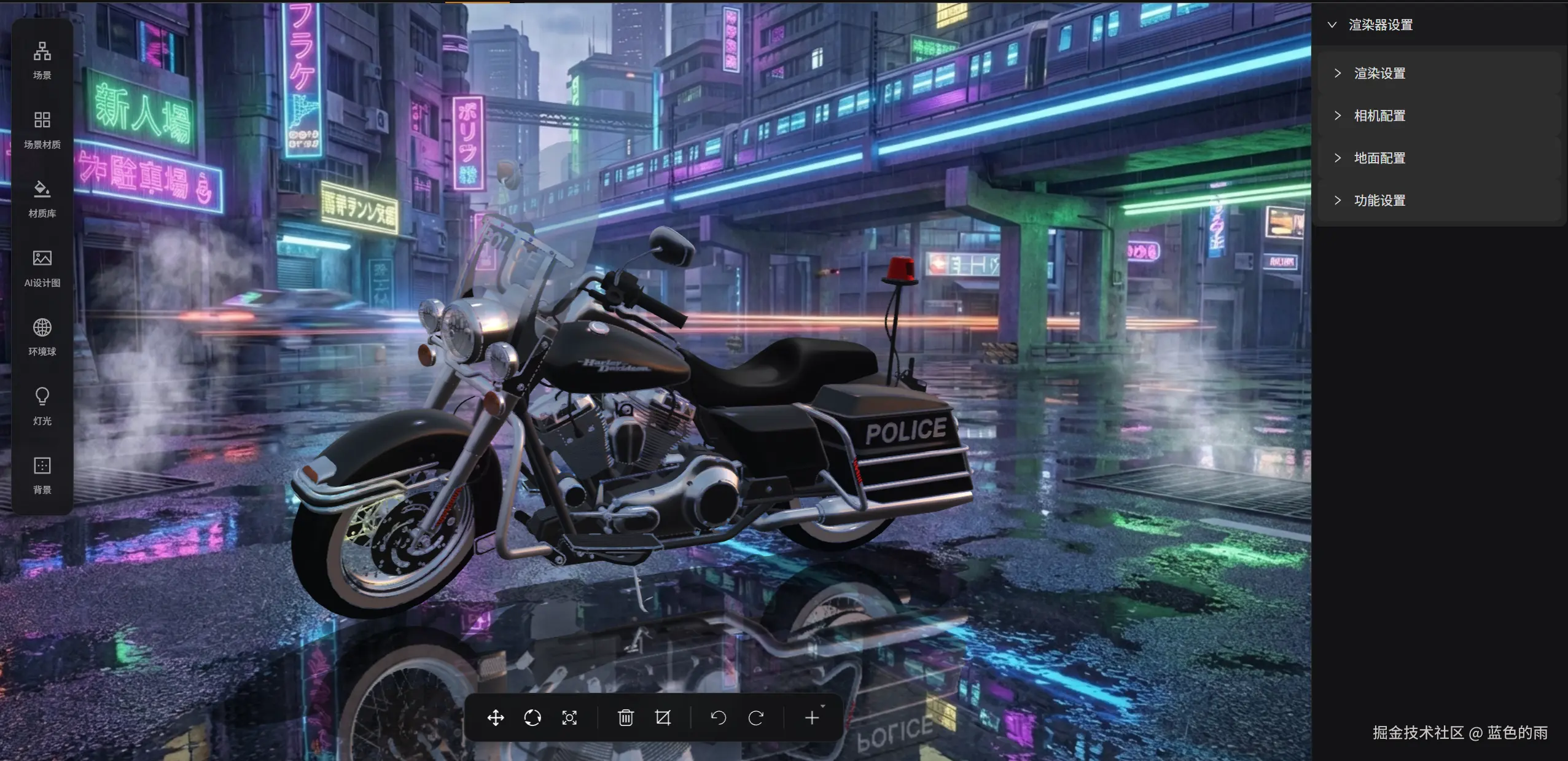Expand the 渲染设置 section

click(1379, 74)
